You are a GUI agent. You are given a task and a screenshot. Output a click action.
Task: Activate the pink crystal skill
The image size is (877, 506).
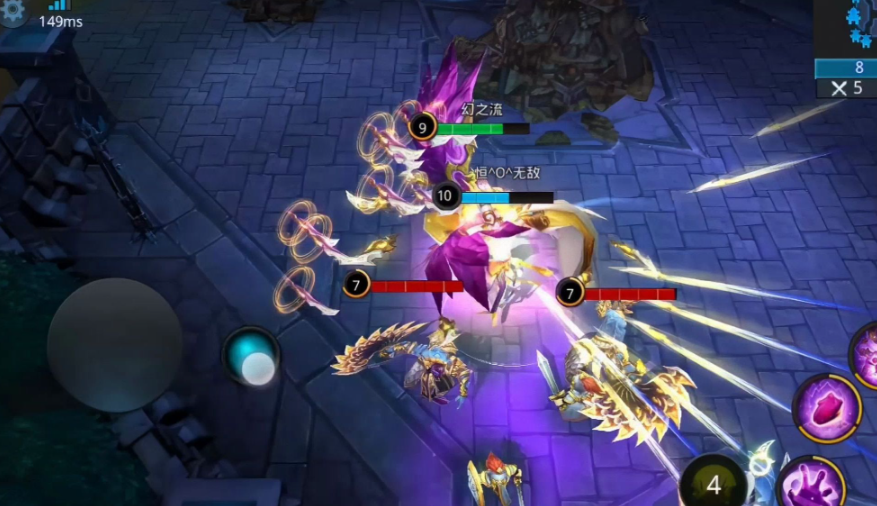point(827,409)
